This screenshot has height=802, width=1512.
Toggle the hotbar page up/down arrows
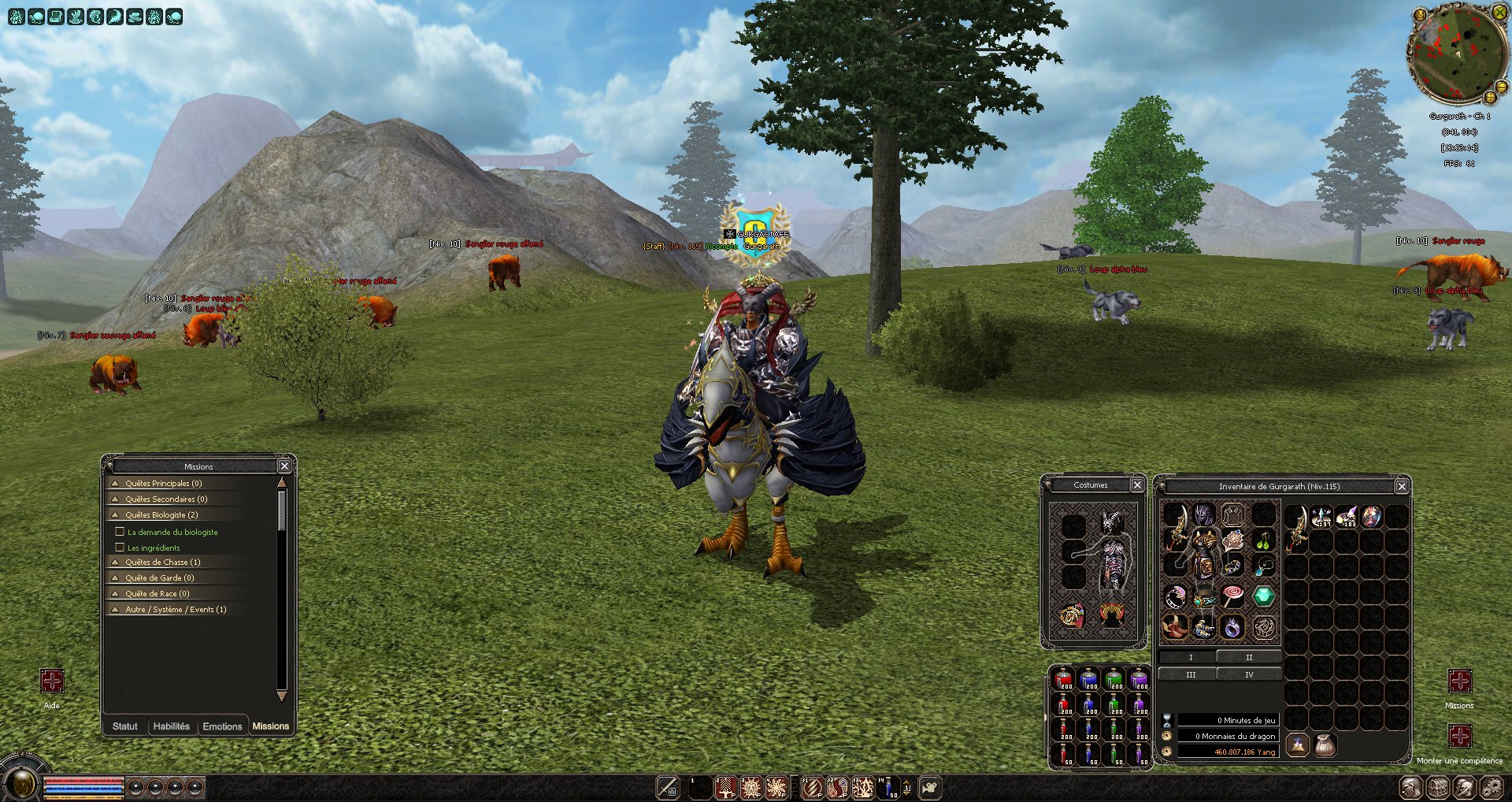pos(906,788)
